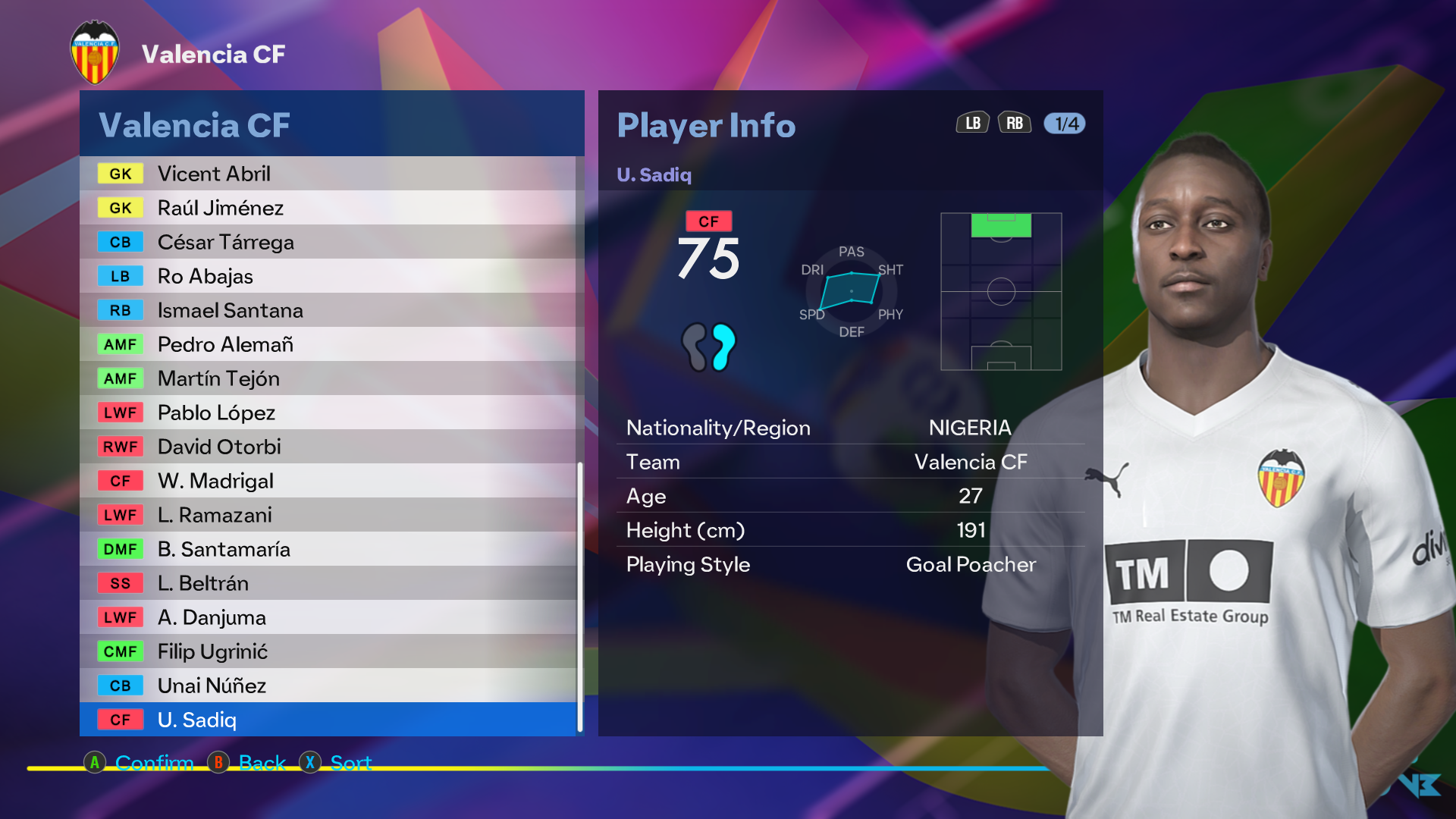This screenshot has height=819, width=1456.
Task: Pick left-back Ro Abajas
Action: click(x=328, y=276)
